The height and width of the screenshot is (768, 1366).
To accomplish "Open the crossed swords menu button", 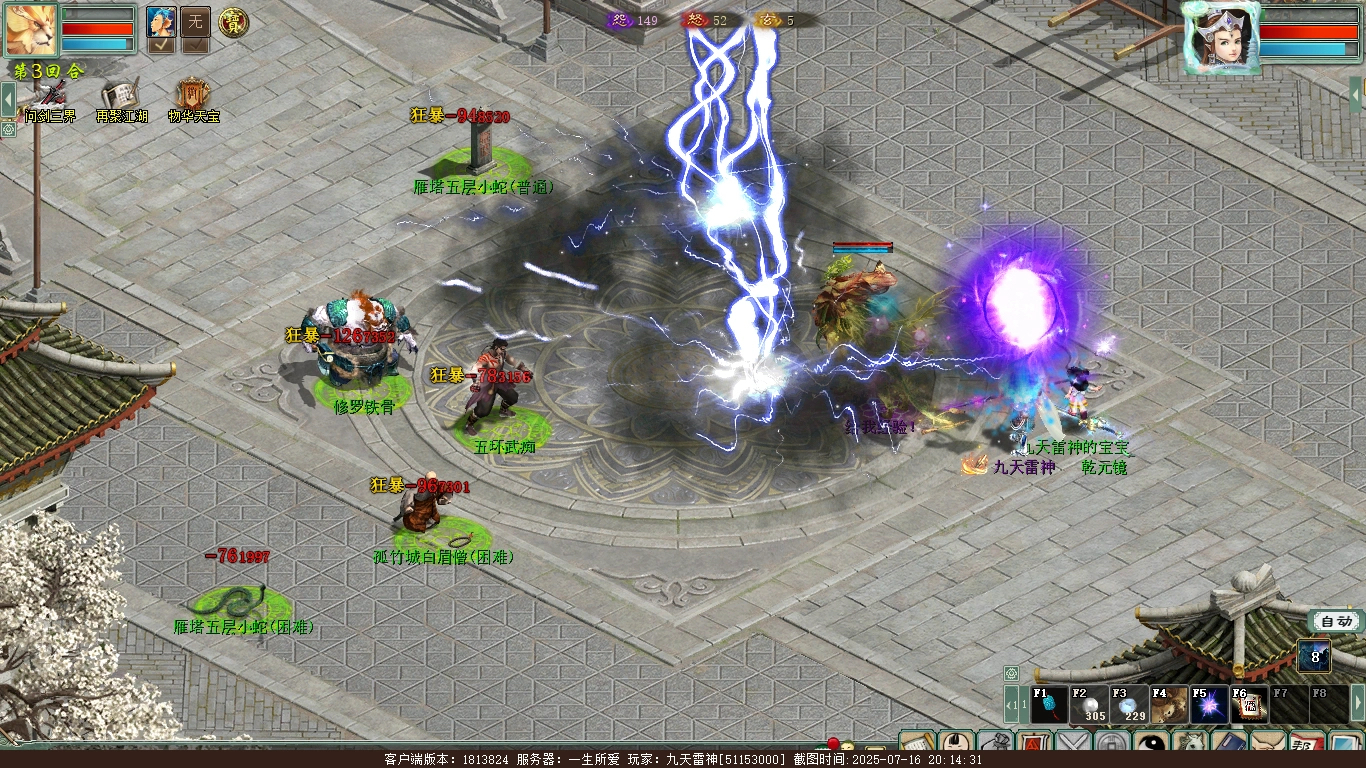I will pos(1073,745).
